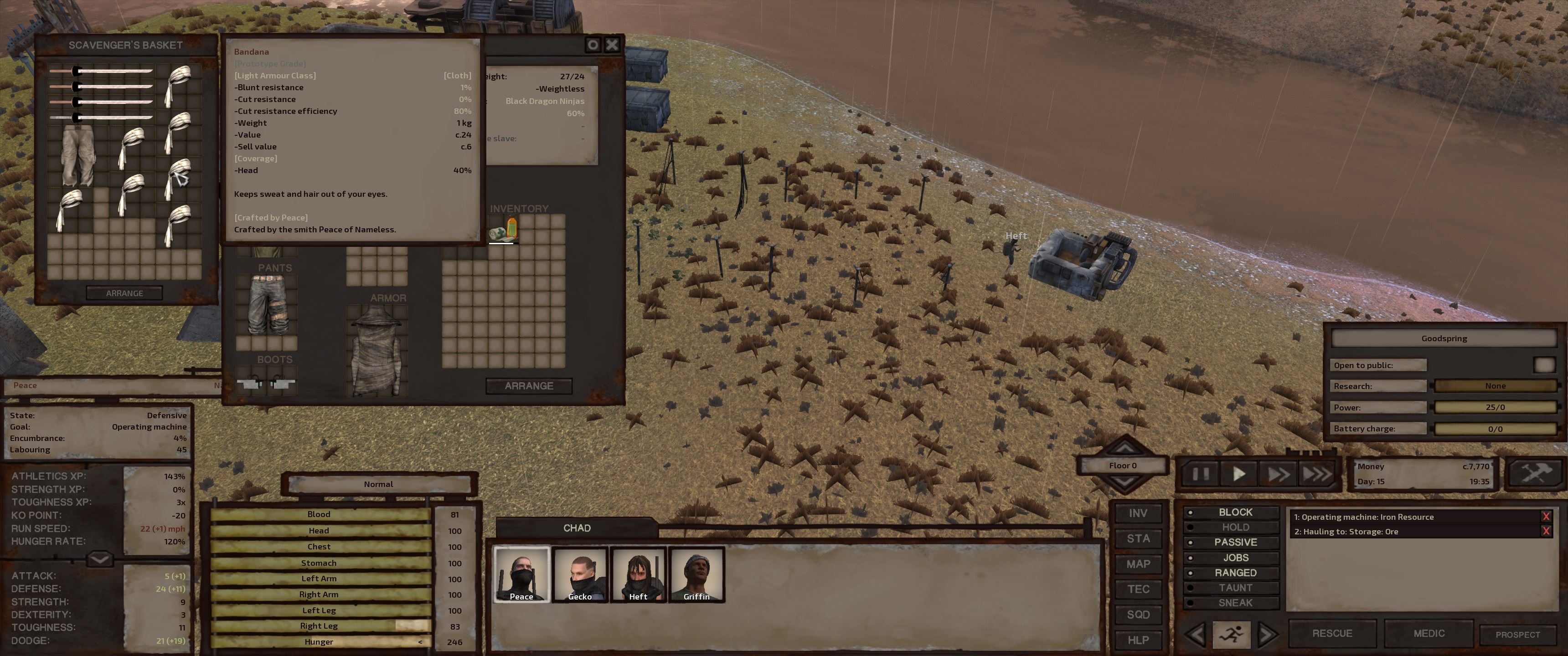Close the character inventory window
Image resolution: width=1568 pixels, height=656 pixels.
click(x=612, y=45)
